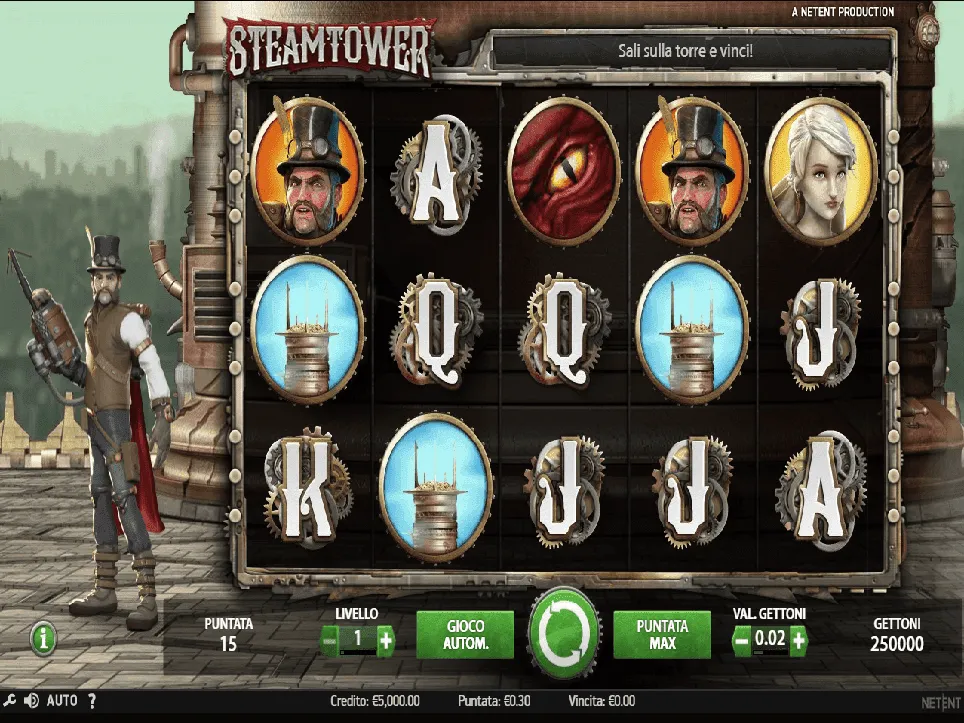Open help with the question mark icon
The image size is (964, 723).
pyautogui.click(x=92, y=701)
